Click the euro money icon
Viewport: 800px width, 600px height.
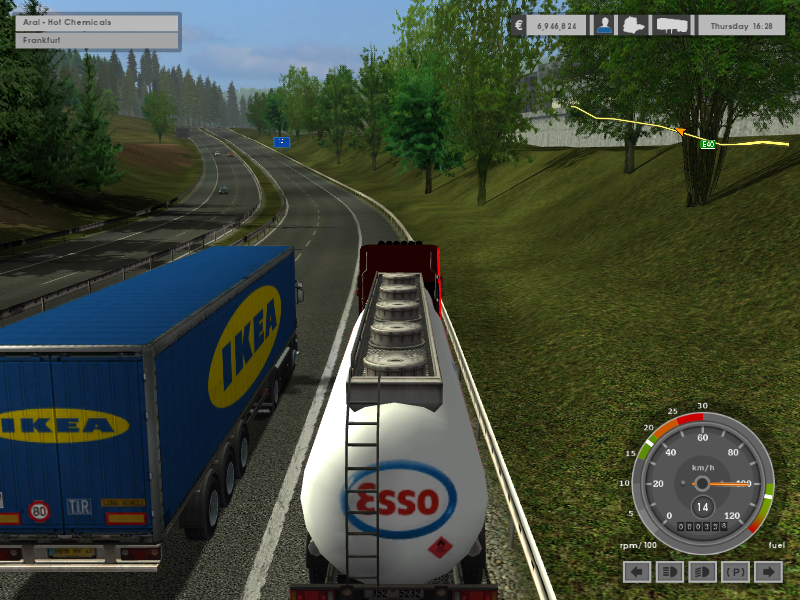point(517,26)
